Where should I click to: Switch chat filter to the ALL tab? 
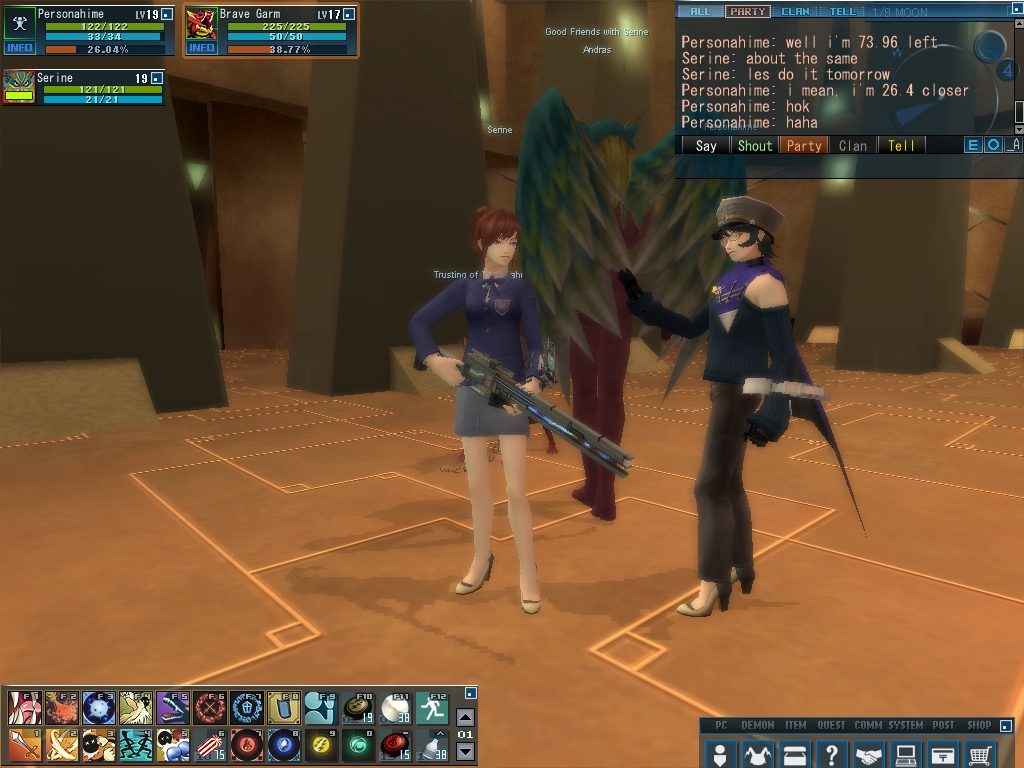pyautogui.click(x=700, y=12)
